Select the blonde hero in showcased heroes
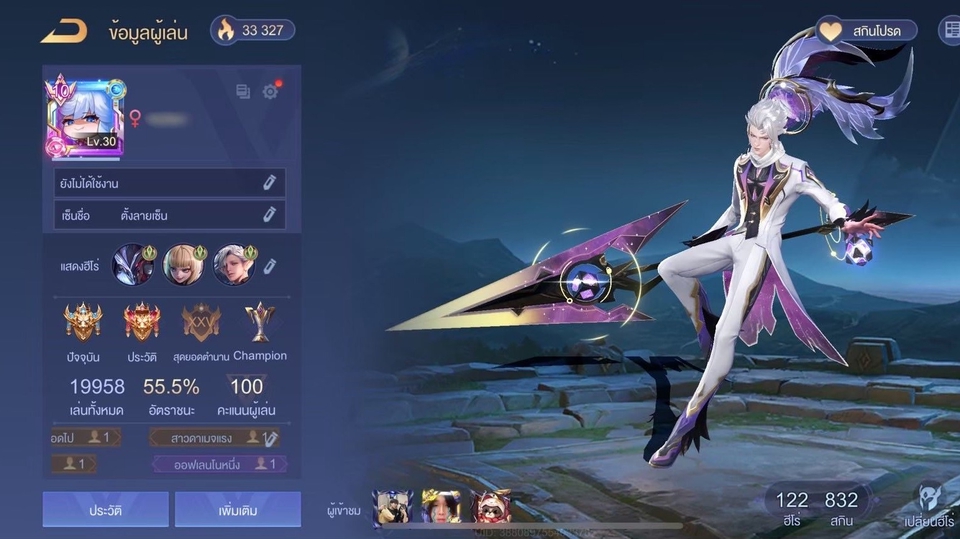The height and width of the screenshot is (539, 960). [x=183, y=265]
